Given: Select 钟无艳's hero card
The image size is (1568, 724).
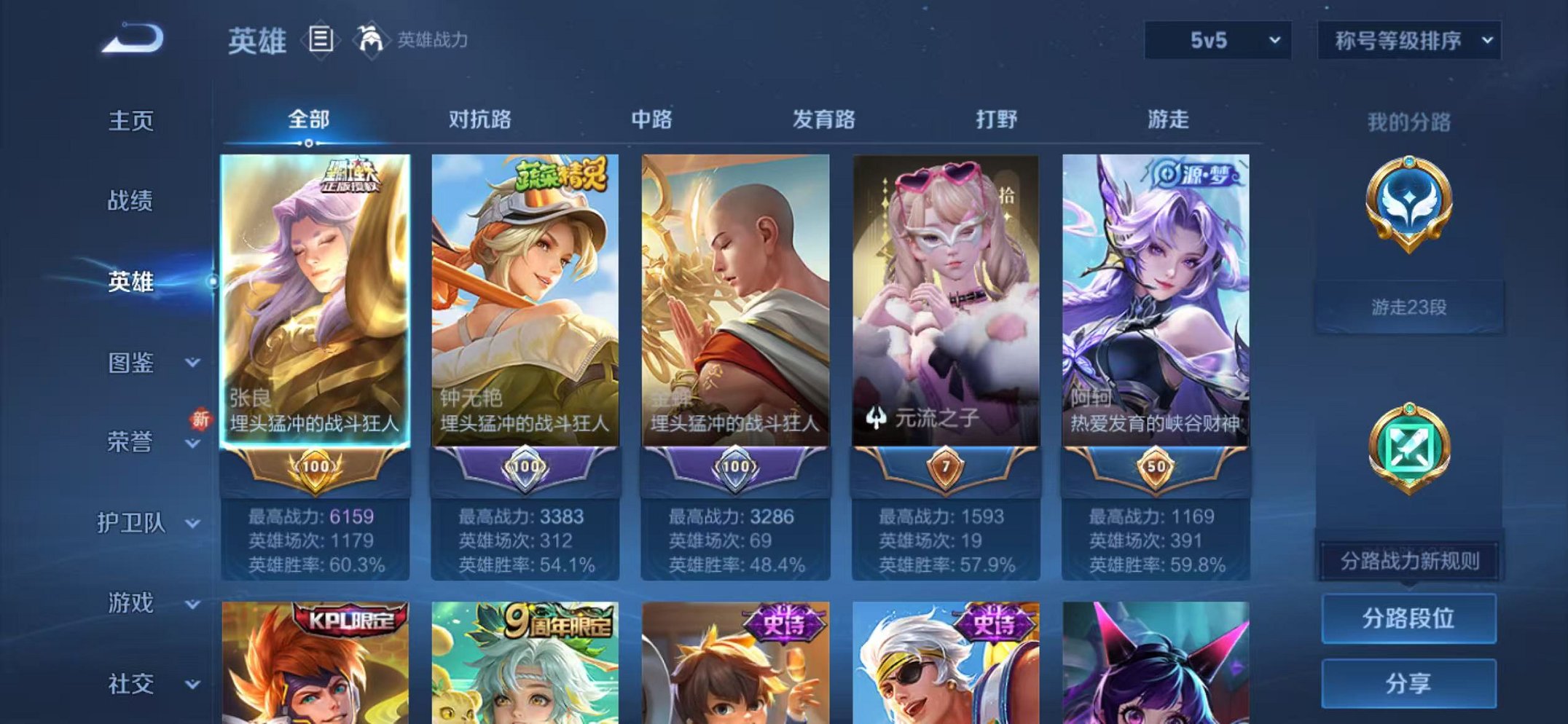Looking at the screenshot, I should pos(526,291).
